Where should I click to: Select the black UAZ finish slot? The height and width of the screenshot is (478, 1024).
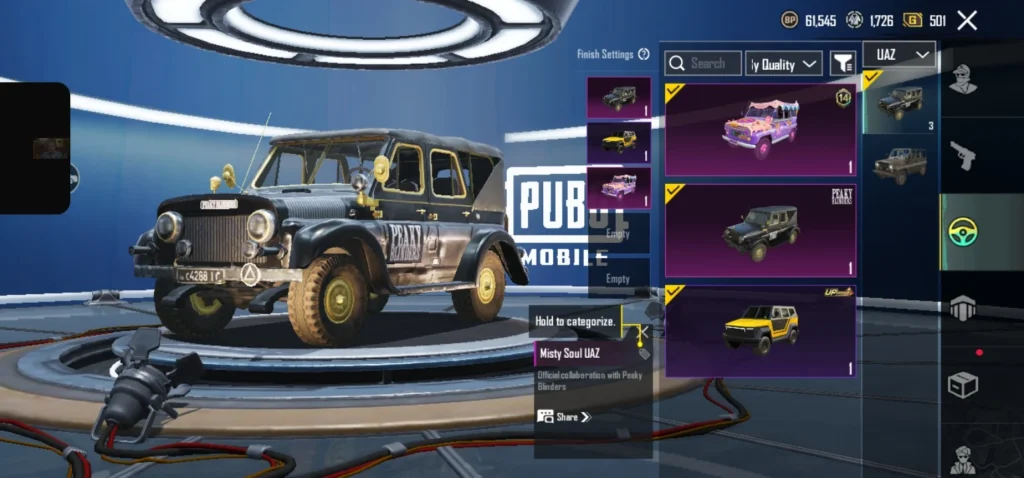click(x=618, y=98)
